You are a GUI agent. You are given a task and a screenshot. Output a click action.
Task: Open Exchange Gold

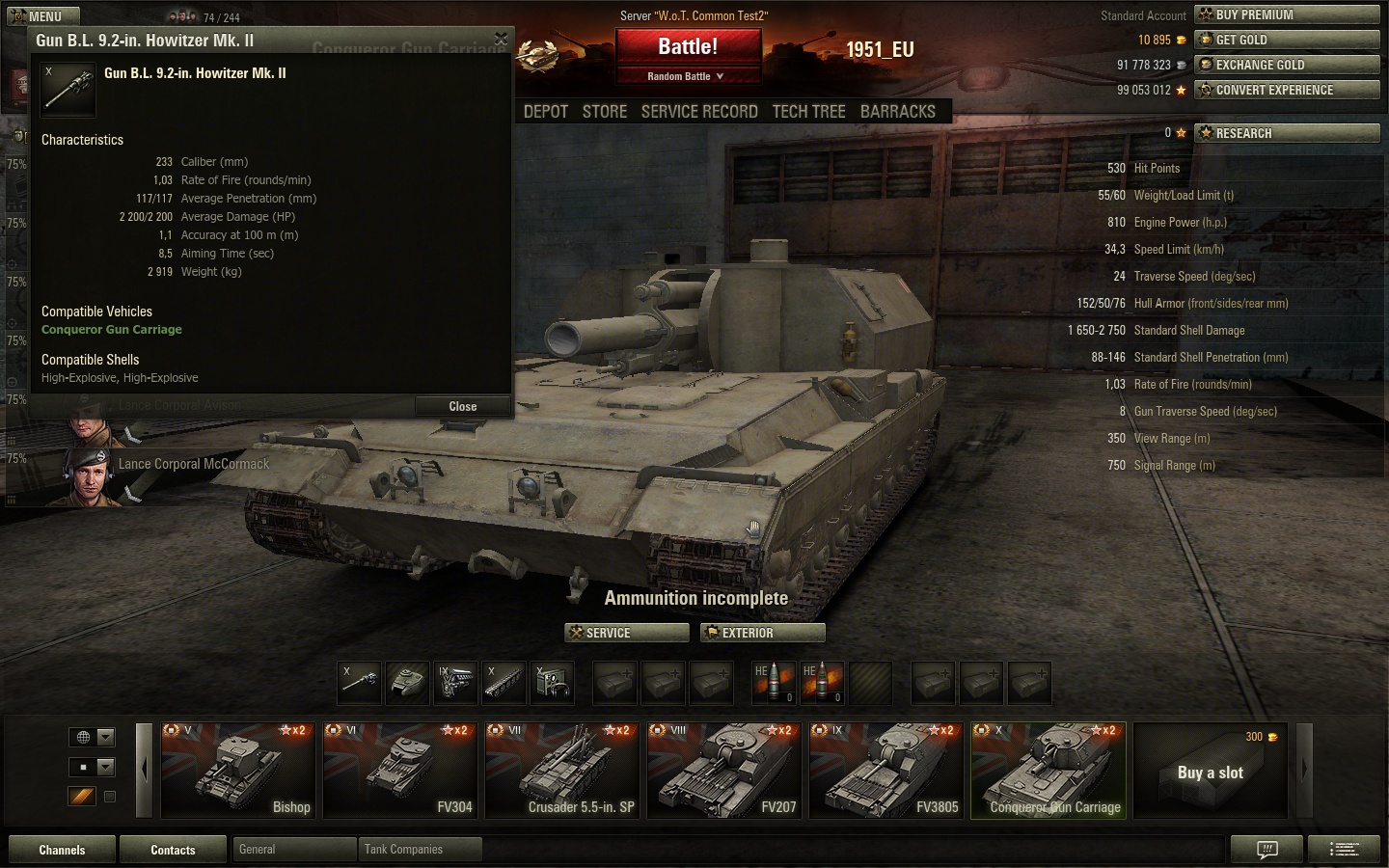[1287, 65]
